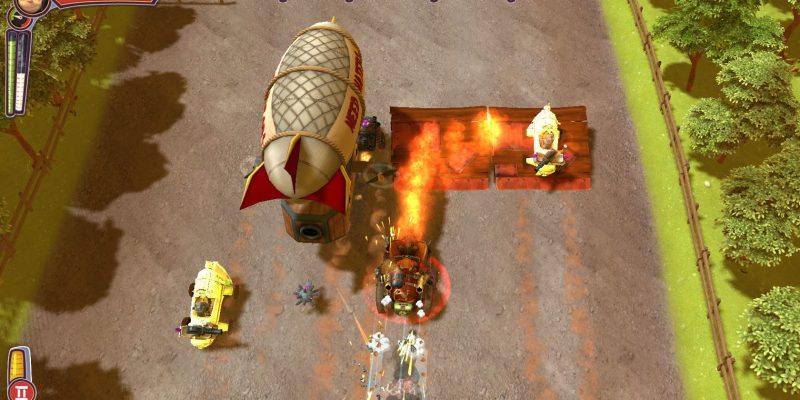Pause the game with the red button
Image resolution: width=800 pixels, height=400 pixels.
(20, 390)
